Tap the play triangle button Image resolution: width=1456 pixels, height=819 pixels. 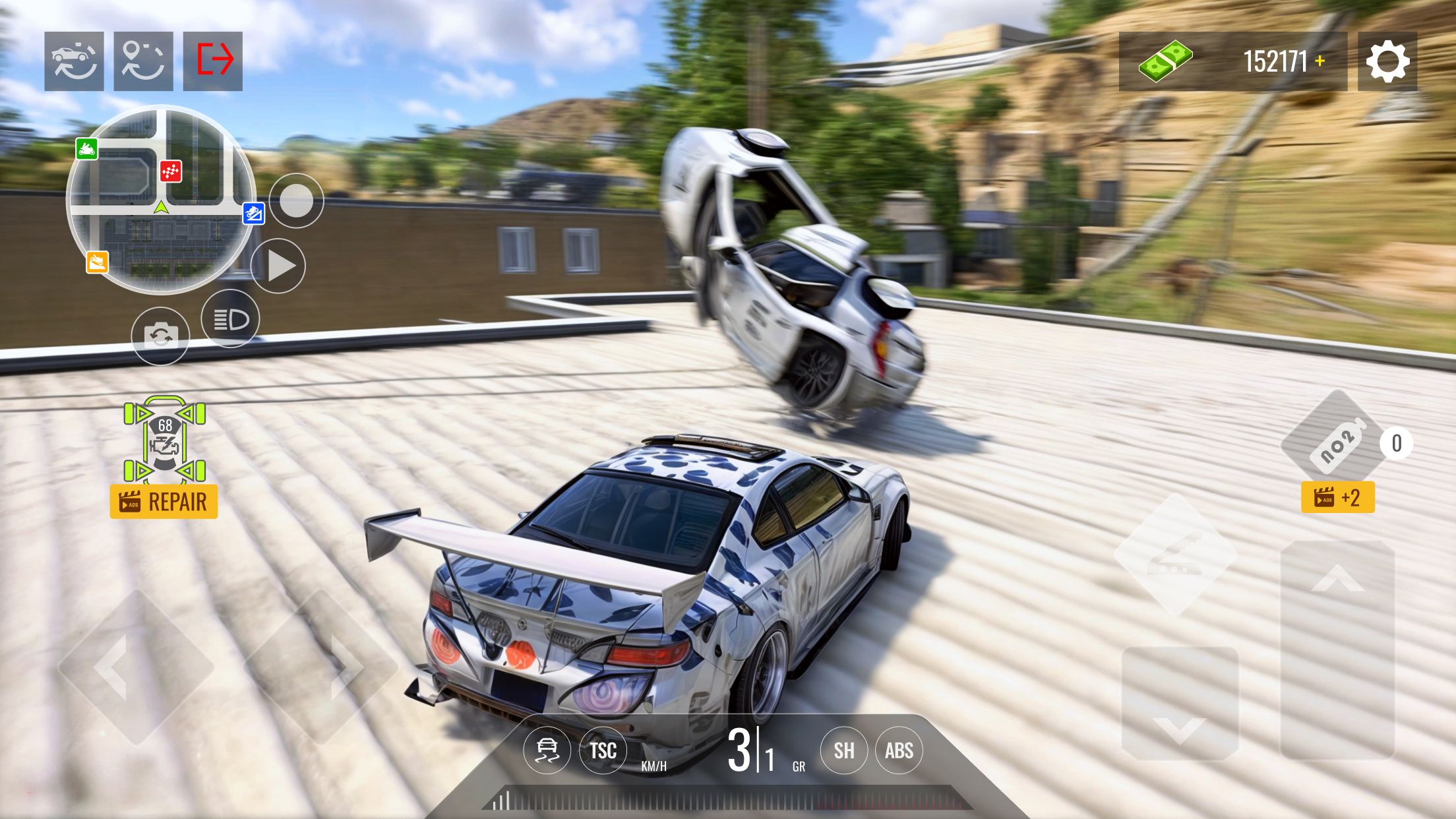click(279, 266)
